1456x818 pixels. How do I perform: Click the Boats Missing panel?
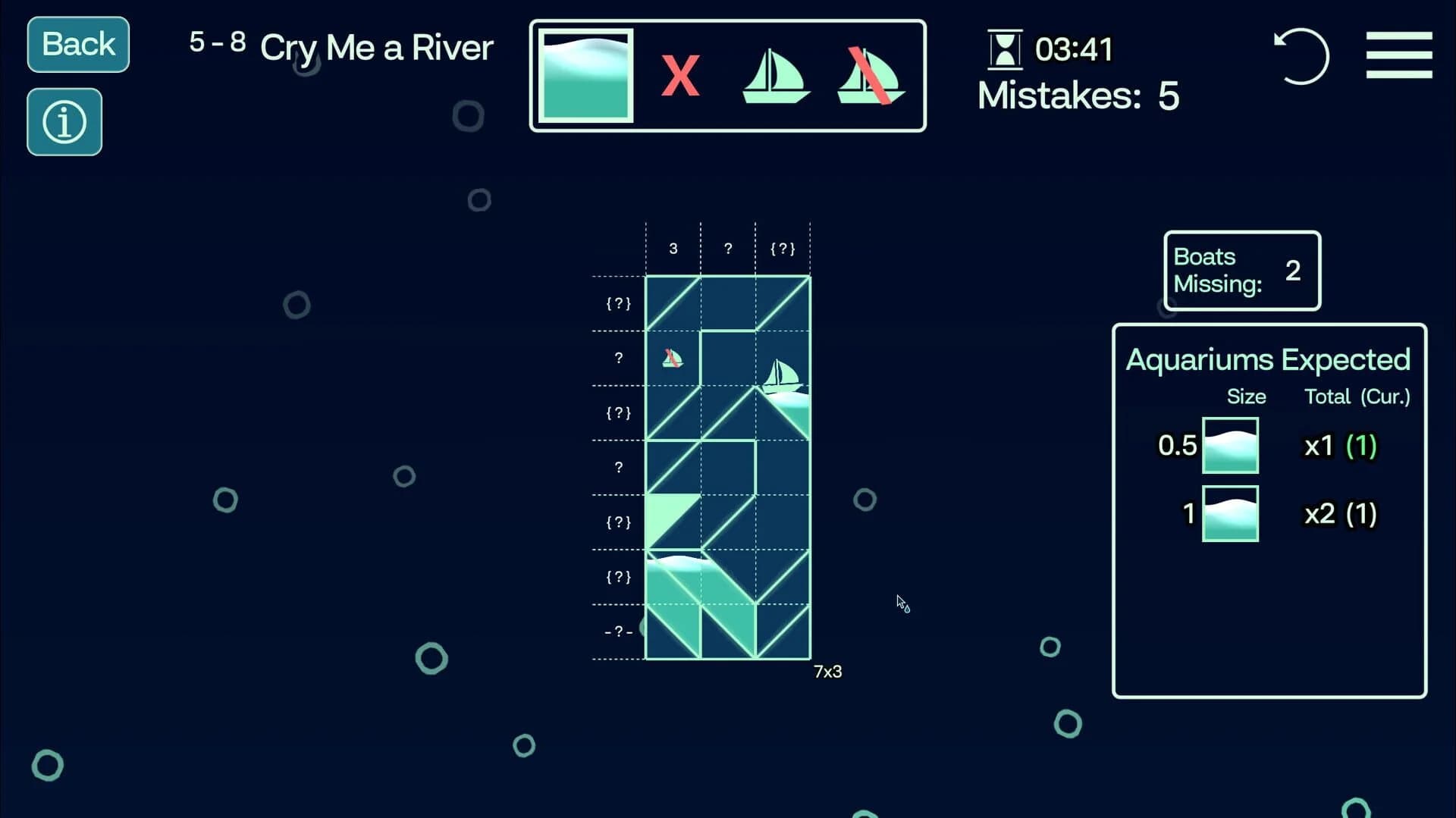pyautogui.click(x=1241, y=271)
